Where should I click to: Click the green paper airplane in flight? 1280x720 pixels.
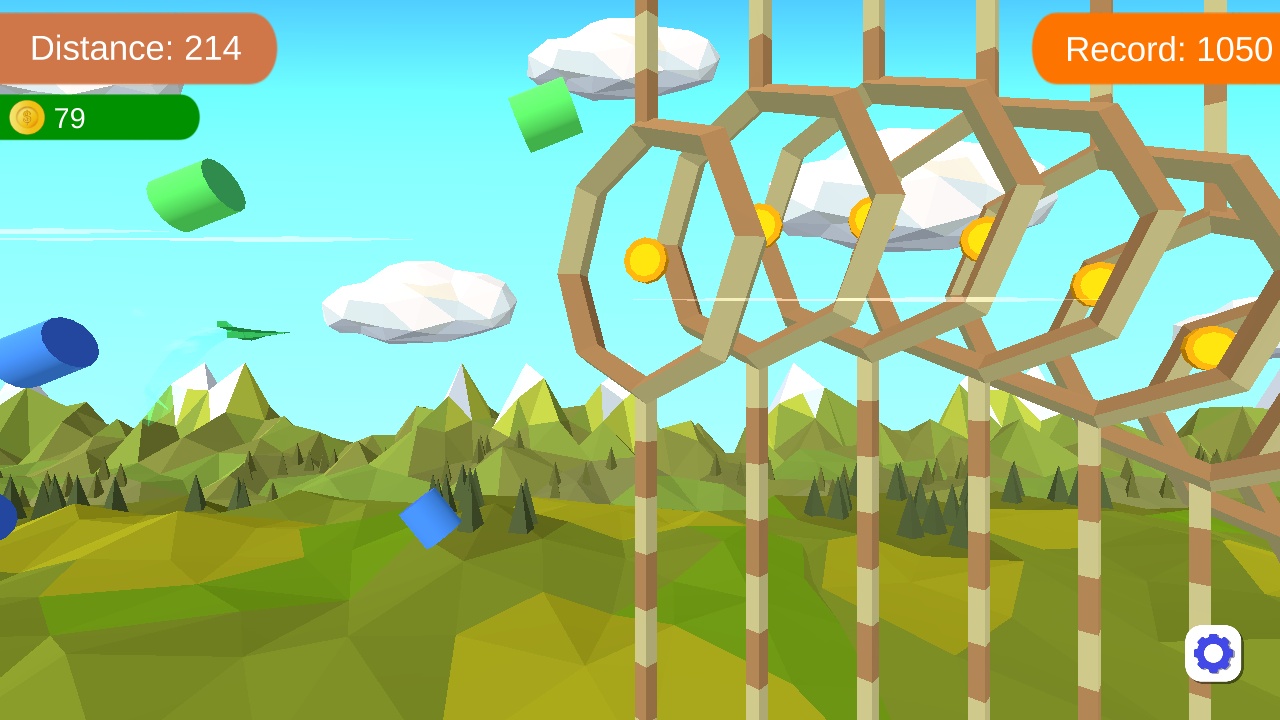(247, 331)
